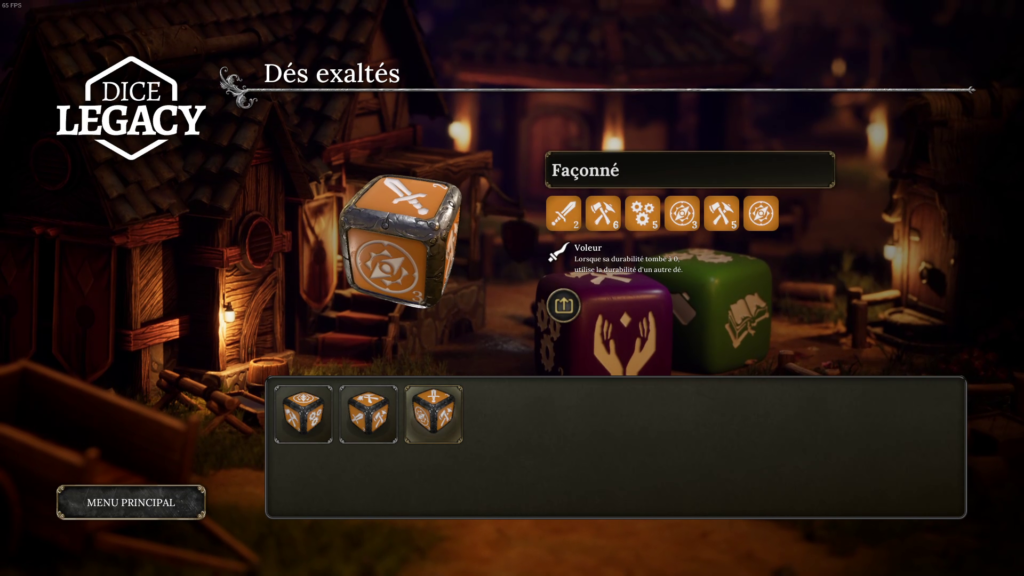Select the compass face numbered 3

tap(682, 213)
